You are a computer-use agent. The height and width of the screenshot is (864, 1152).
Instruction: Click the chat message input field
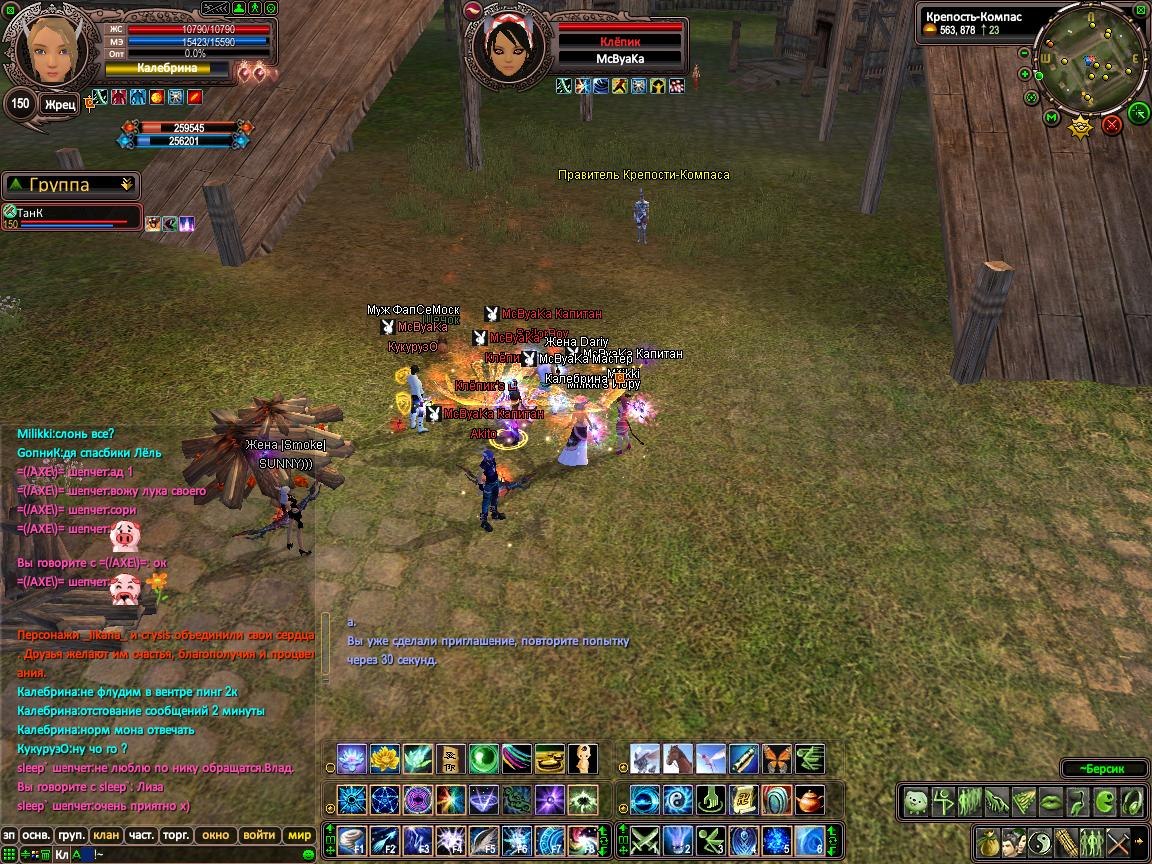190,854
